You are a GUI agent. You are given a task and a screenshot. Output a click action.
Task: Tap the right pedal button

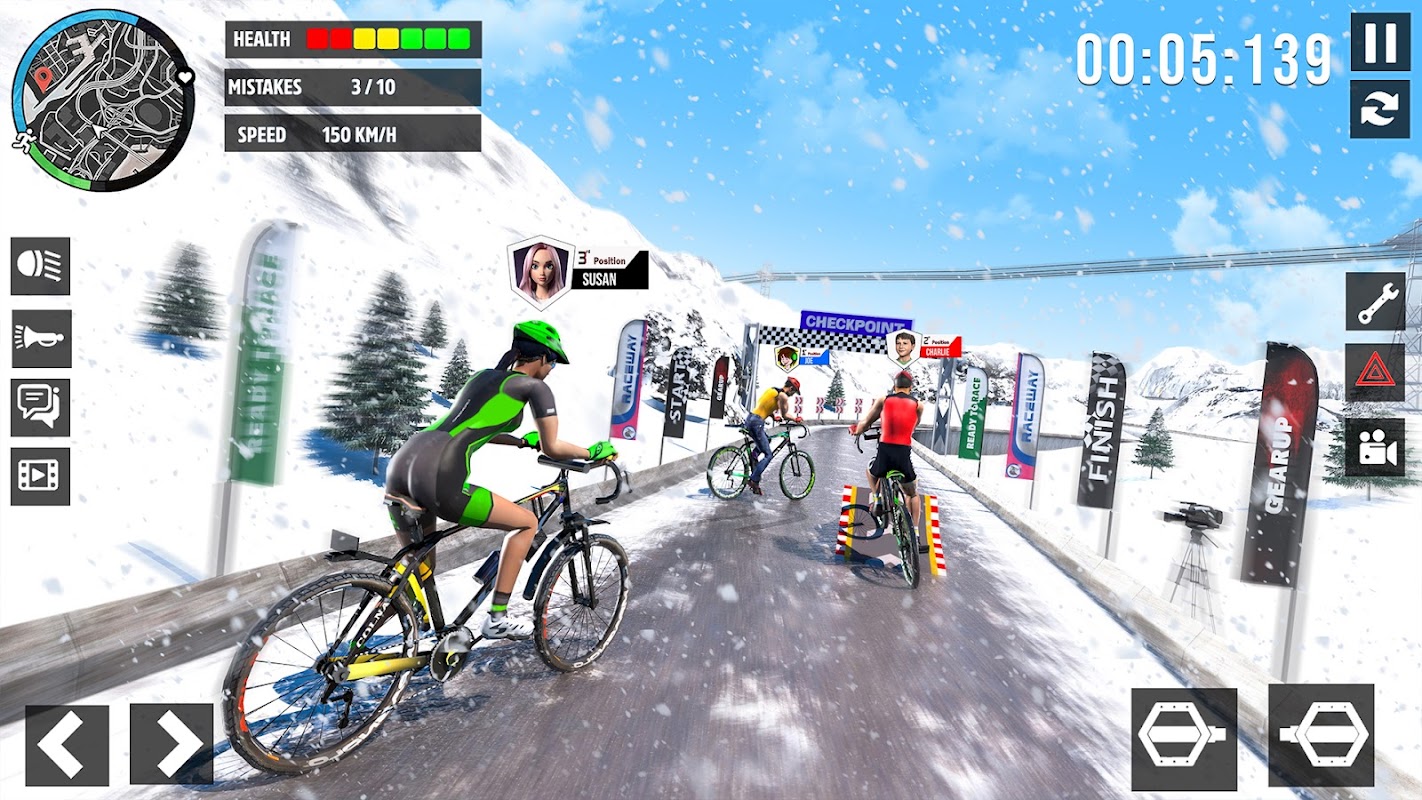tap(1321, 736)
